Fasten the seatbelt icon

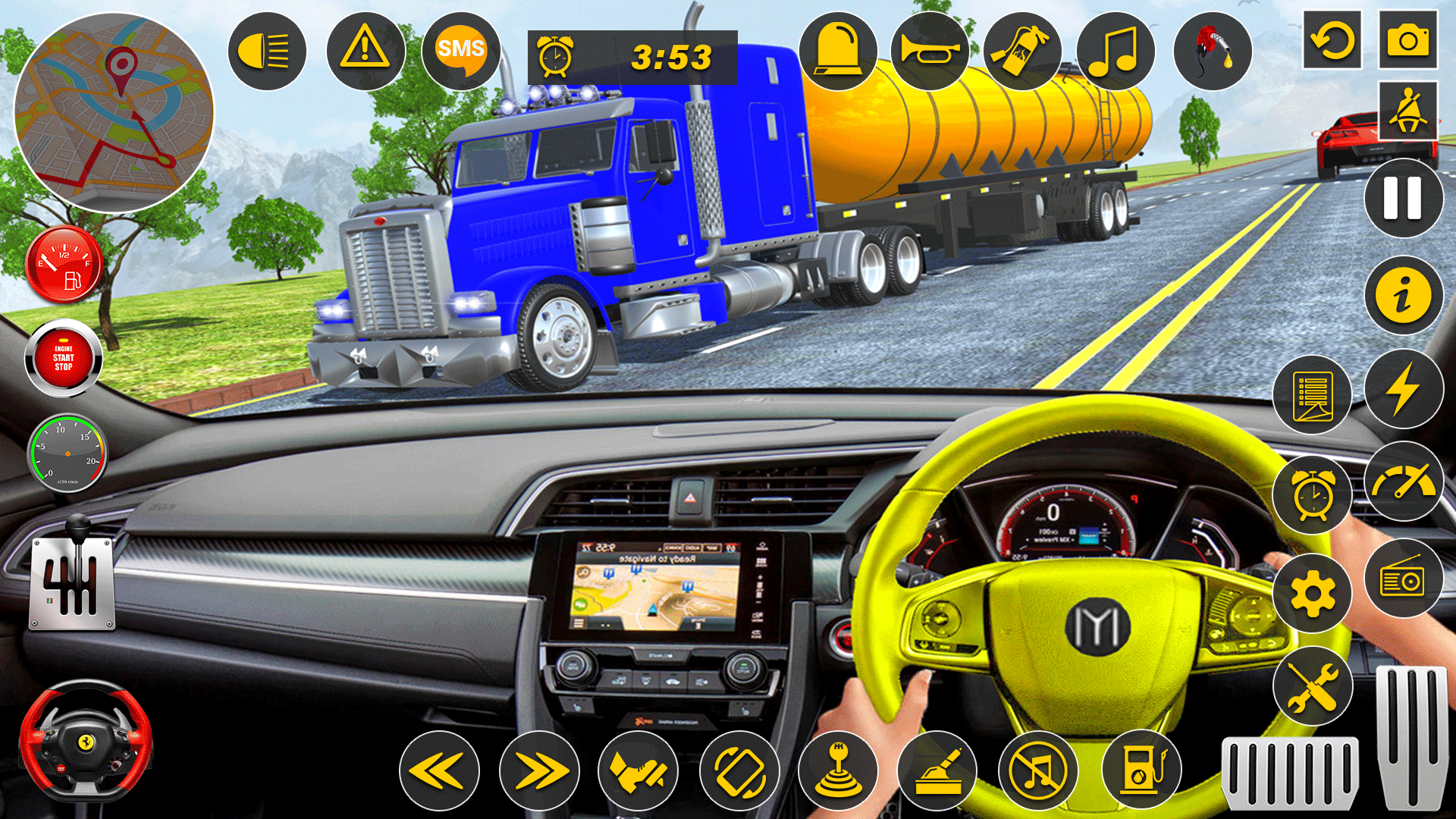click(1407, 111)
